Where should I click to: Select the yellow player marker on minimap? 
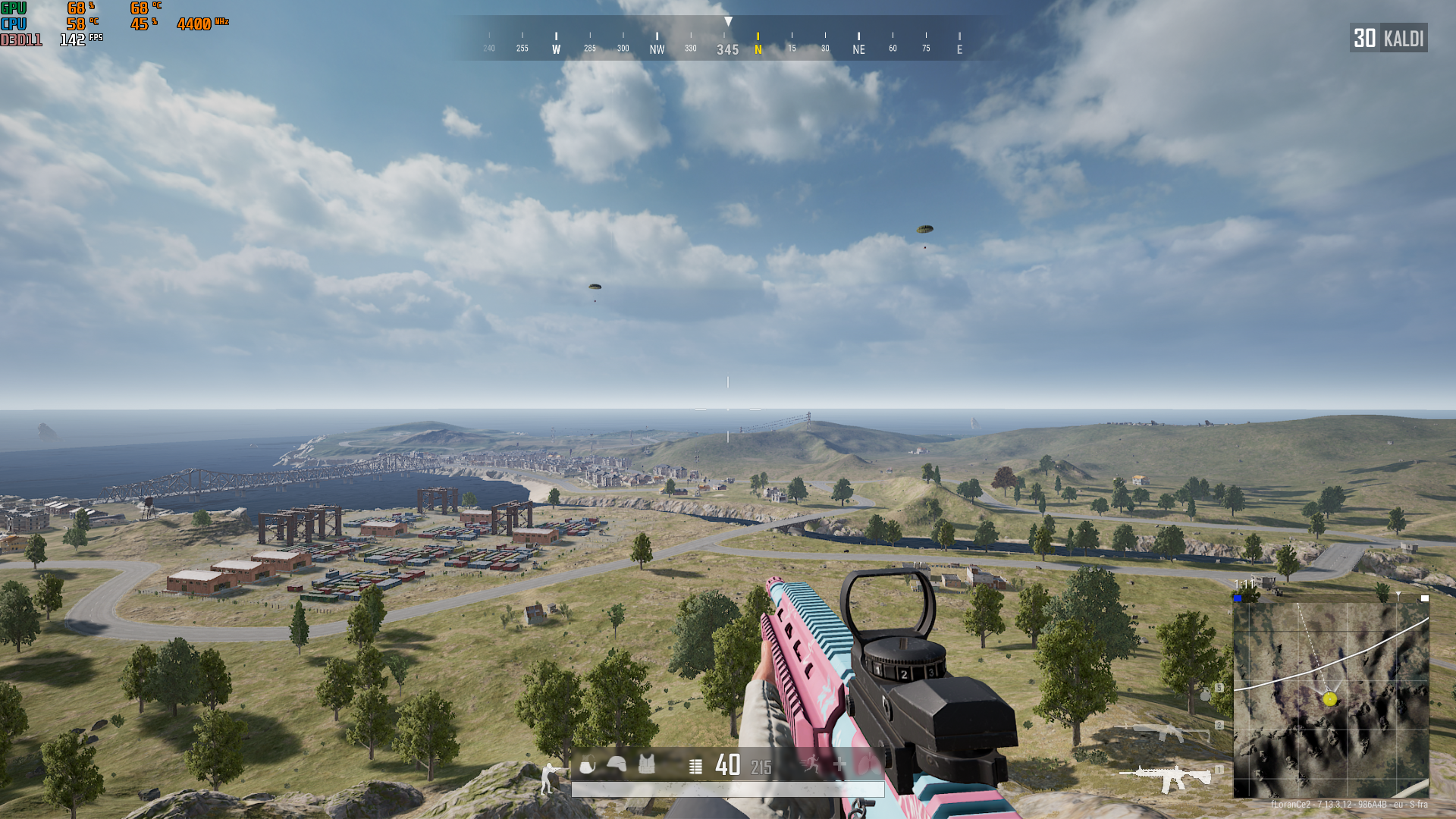(1330, 699)
